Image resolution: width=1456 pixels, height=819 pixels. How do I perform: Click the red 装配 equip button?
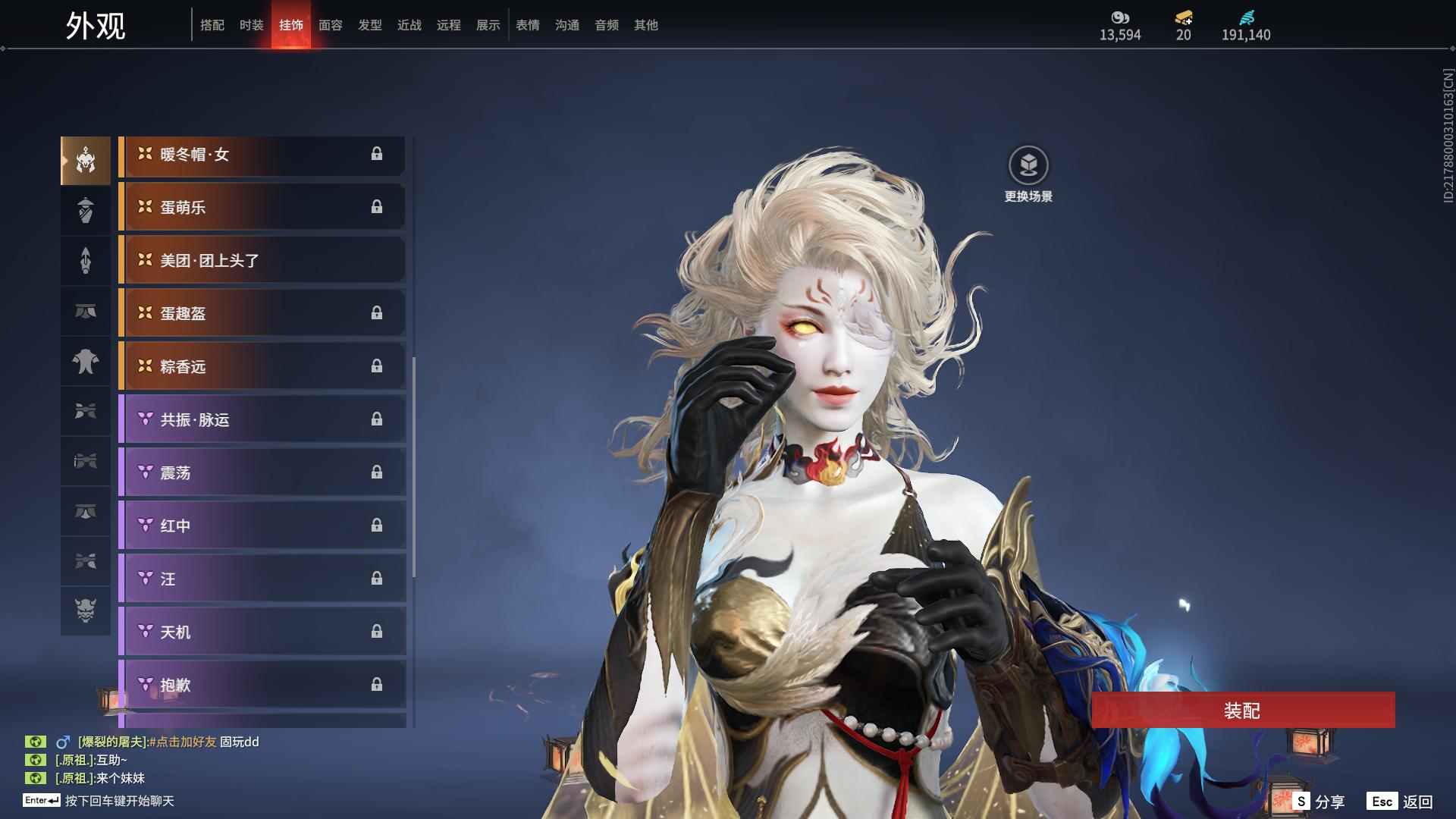click(x=1242, y=711)
